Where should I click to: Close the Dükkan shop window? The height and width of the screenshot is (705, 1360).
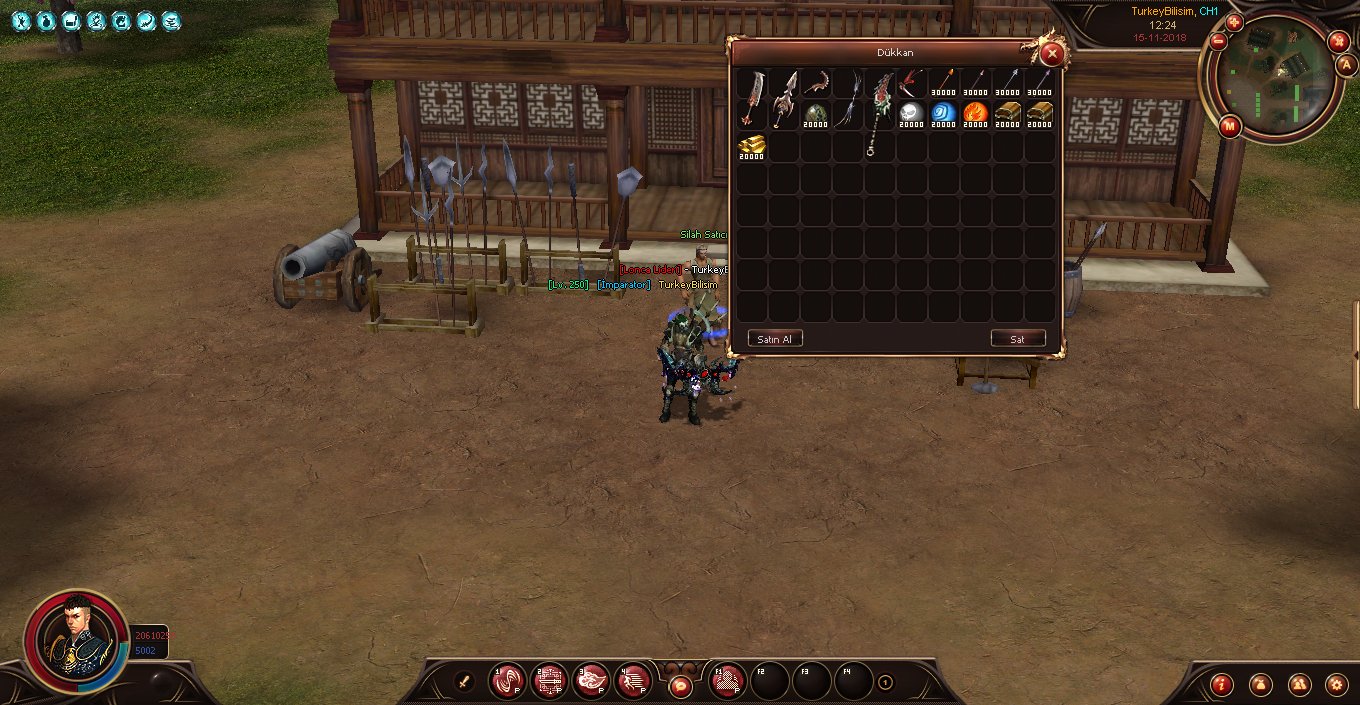pos(1051,54)
